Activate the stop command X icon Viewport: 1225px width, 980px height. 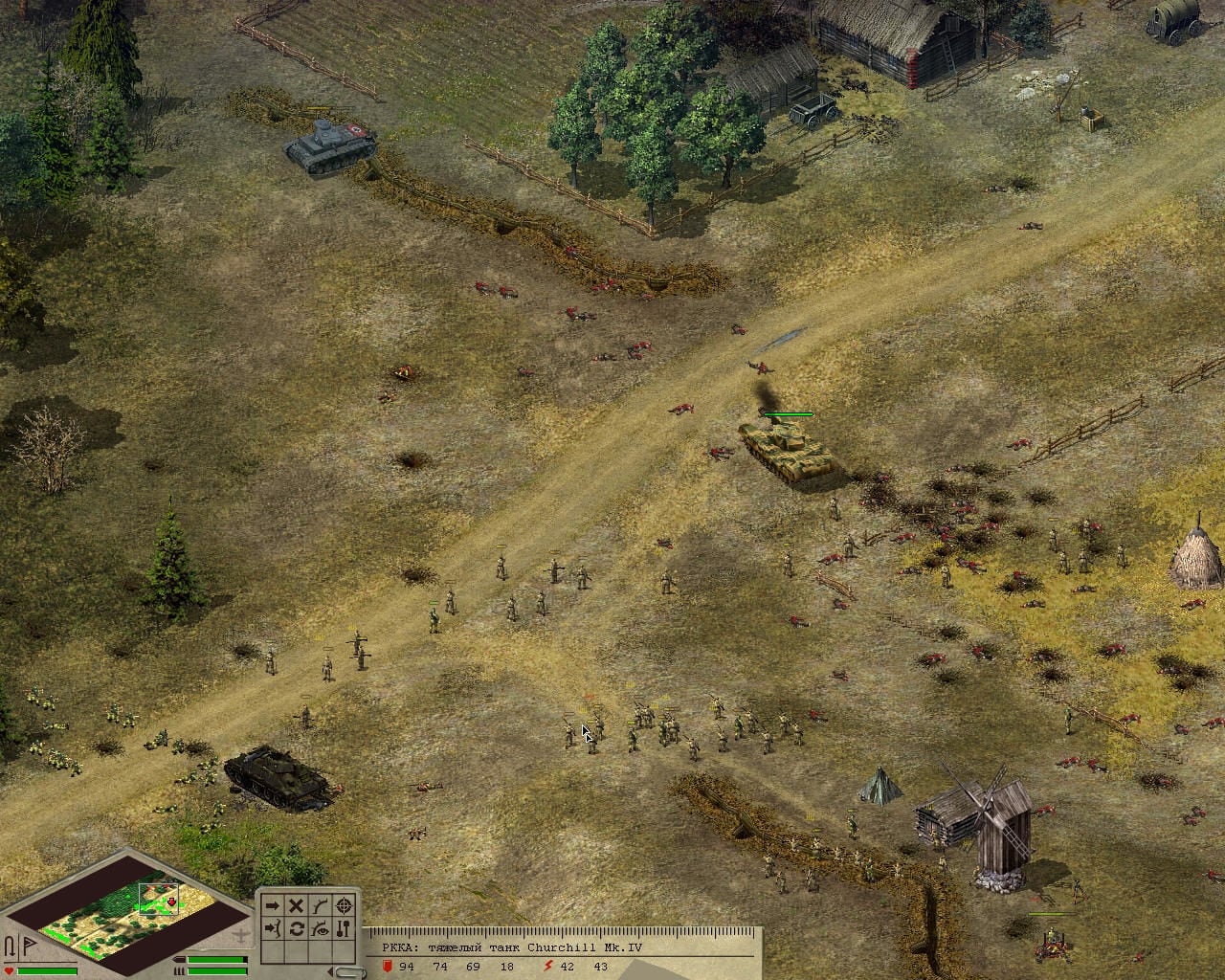coord(297,905)
